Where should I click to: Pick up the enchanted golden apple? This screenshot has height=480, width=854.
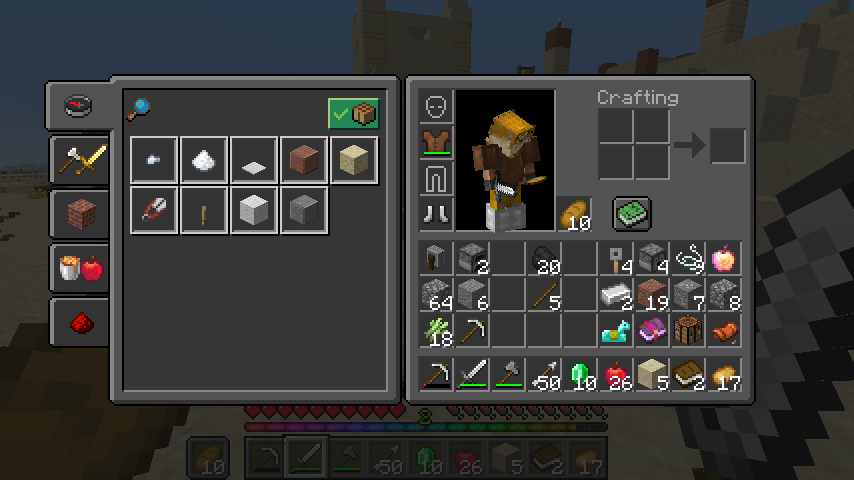[723, 259]
